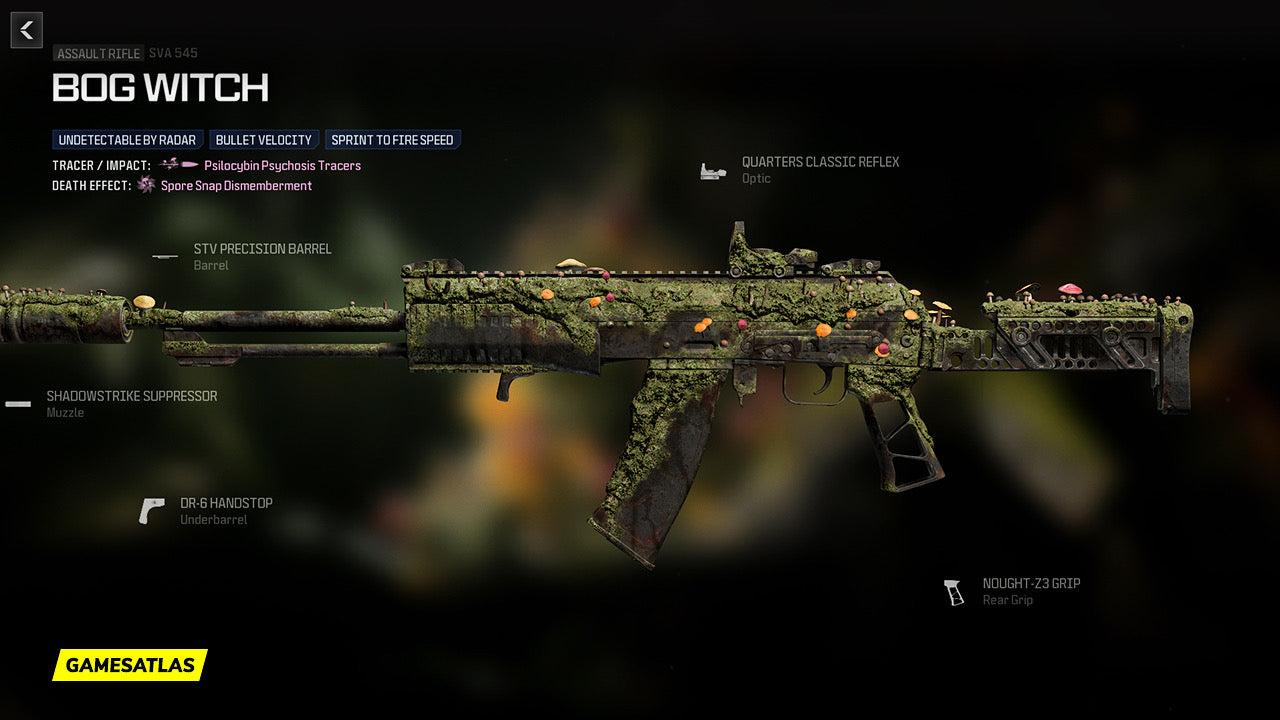This screenshot has width=1280, height=720.
Task: View the Psilocybin Psychosis Tracers effect
Action: pyautogui.click(x=282, y=166)
